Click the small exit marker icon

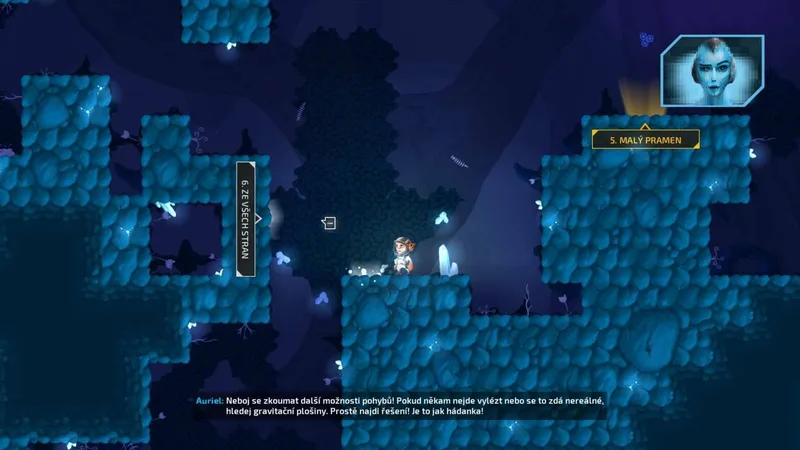tap(329, 223)
